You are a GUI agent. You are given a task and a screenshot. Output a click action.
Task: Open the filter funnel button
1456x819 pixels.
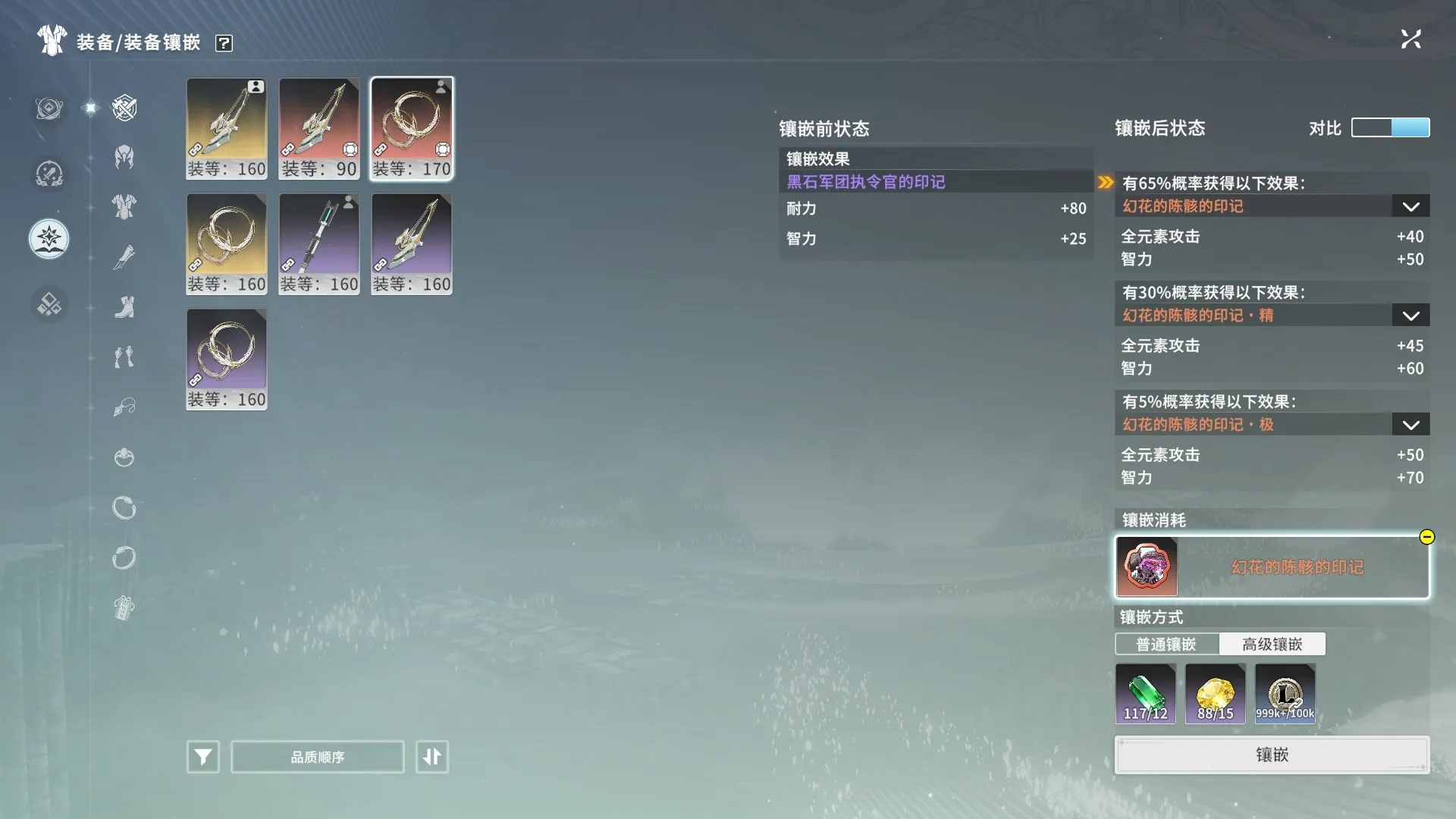click(x=203, y=757)
